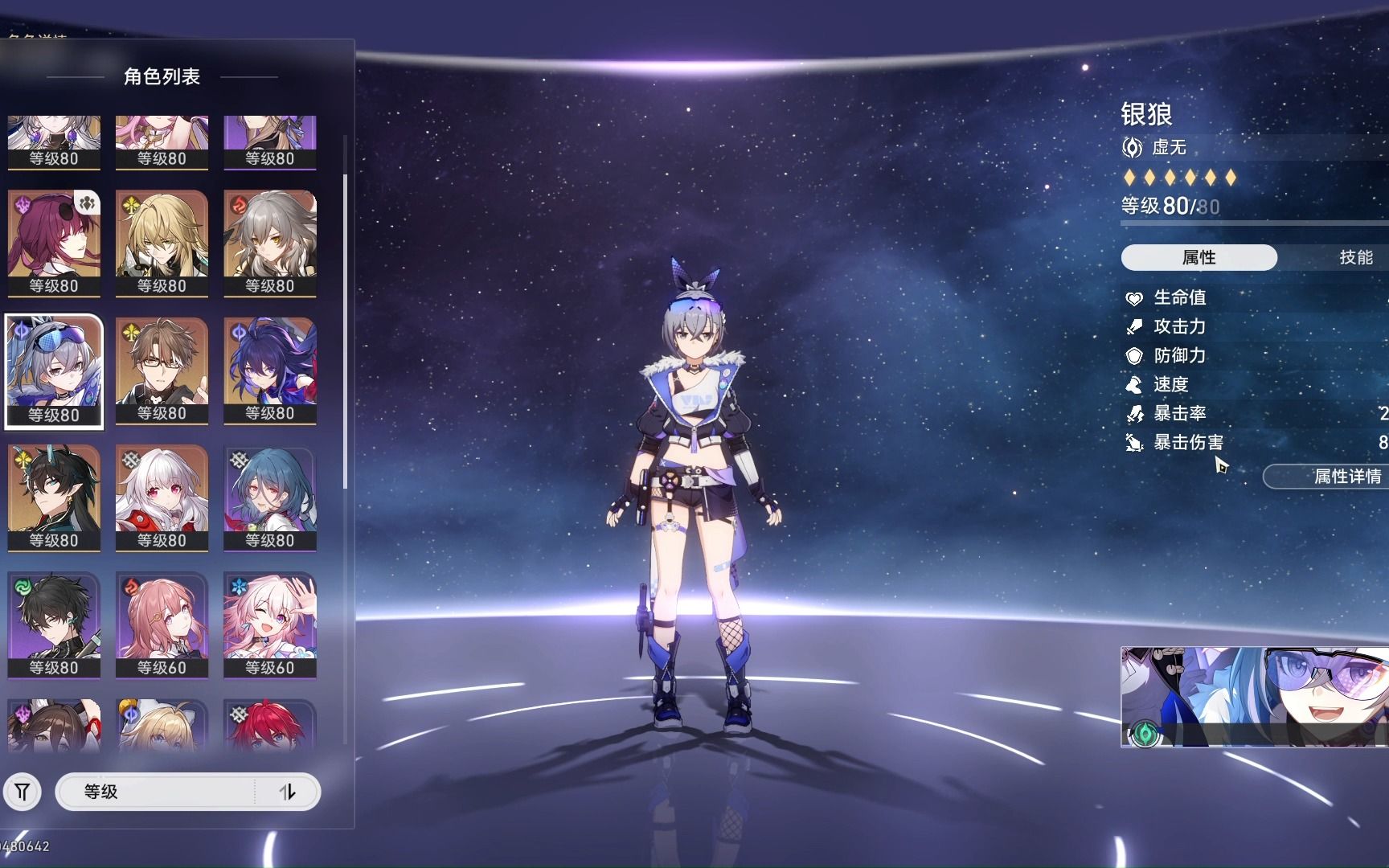Select Welt with glasses portrait
Viewport: 1389px width, 868px height.
click(x=162, y=371)
